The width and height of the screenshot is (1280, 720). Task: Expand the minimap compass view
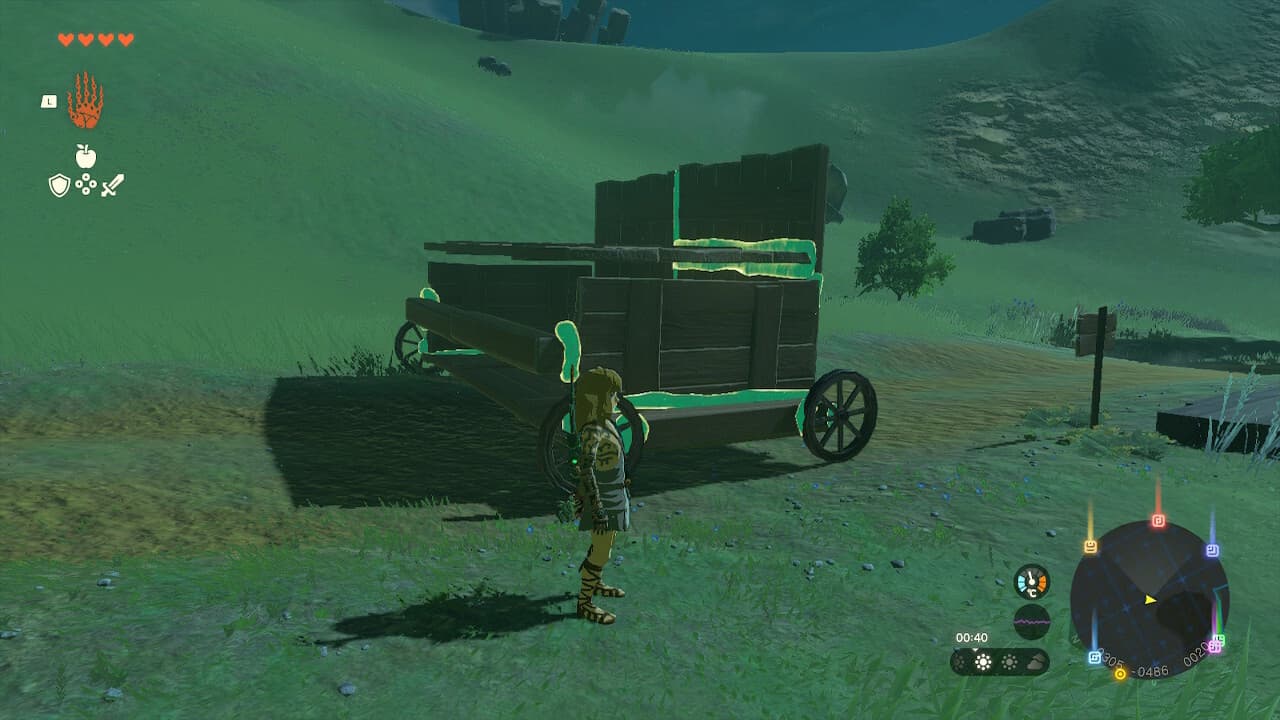tap(1150, 600)
